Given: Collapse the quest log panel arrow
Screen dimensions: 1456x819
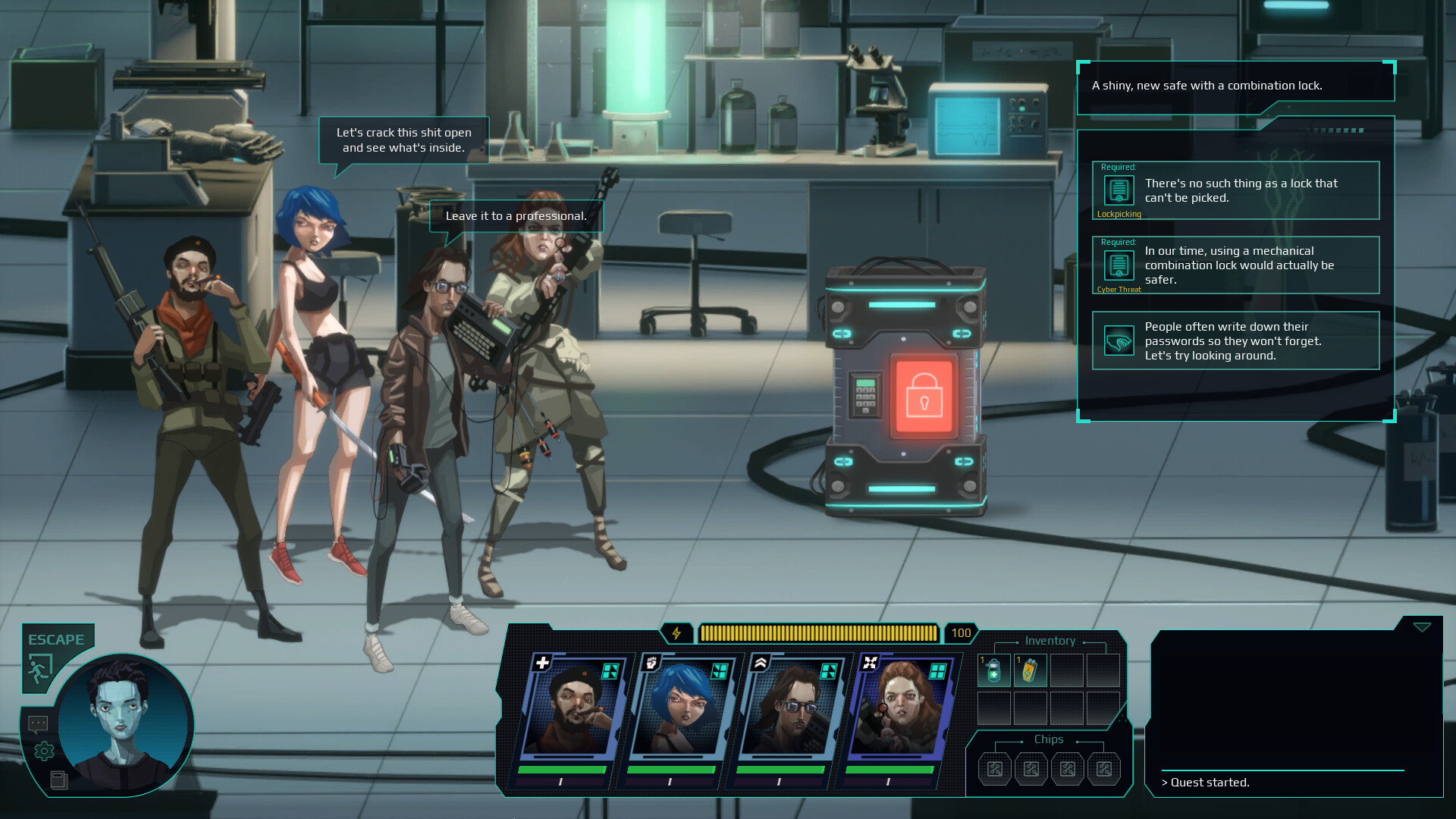Looking at the screenshot, I should 1422,627.
